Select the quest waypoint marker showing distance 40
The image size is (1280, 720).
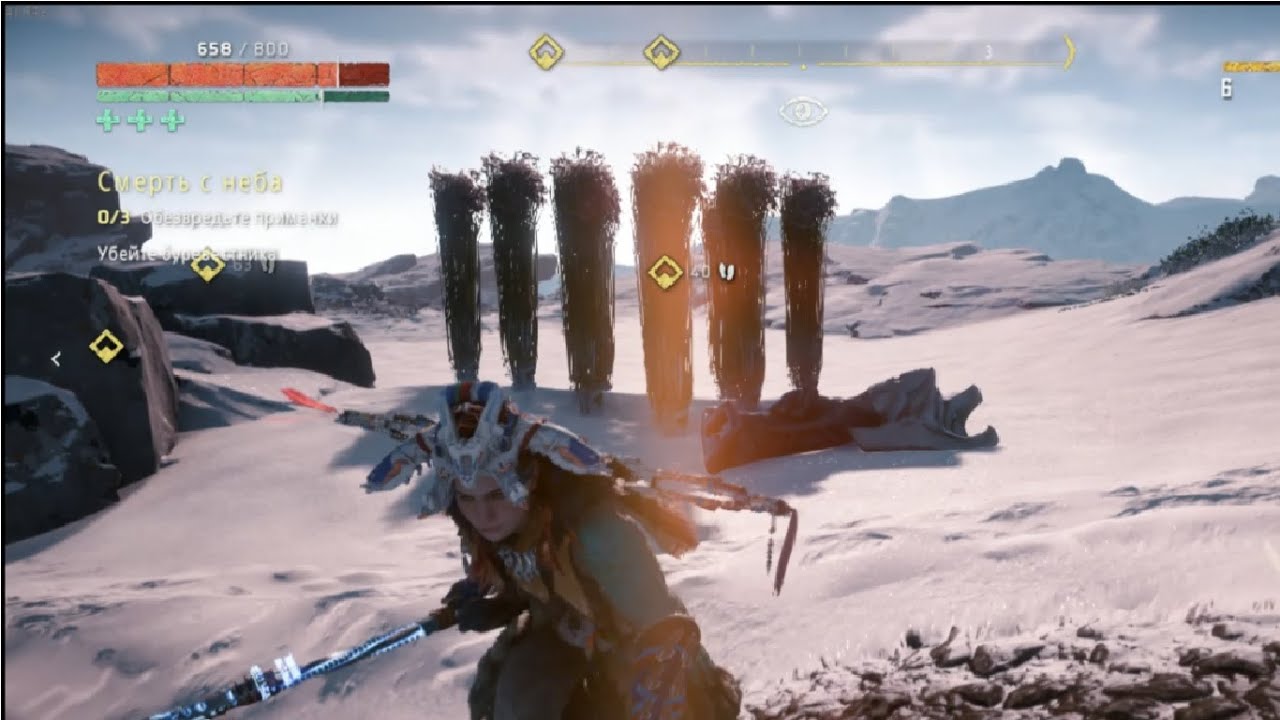[666, 271]
